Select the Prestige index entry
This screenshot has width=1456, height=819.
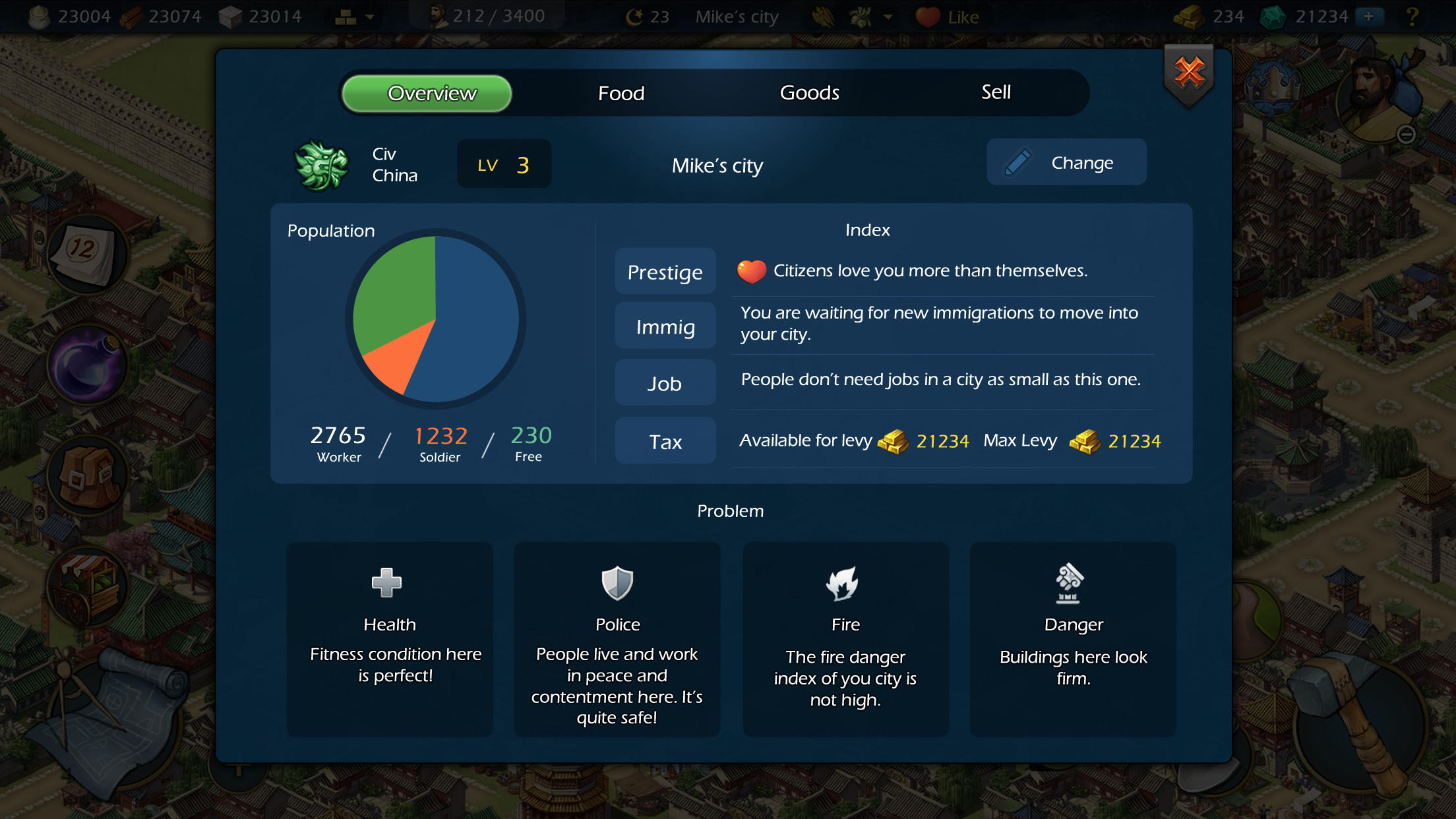(665, 271)
